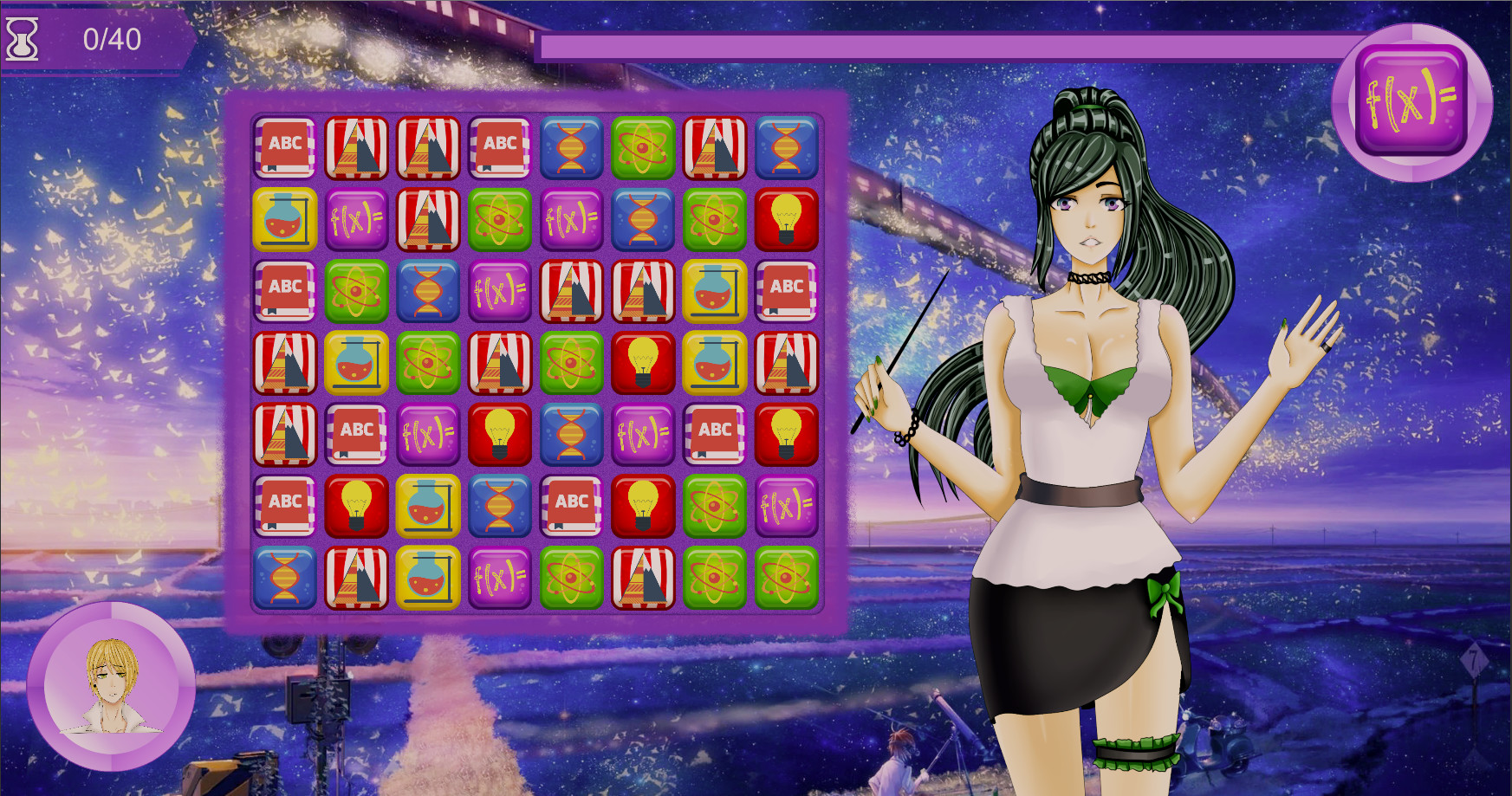Select the ABC book tile in the top-left corner
The height and width of the screenshot is (796, 1512).
[284, 147]
